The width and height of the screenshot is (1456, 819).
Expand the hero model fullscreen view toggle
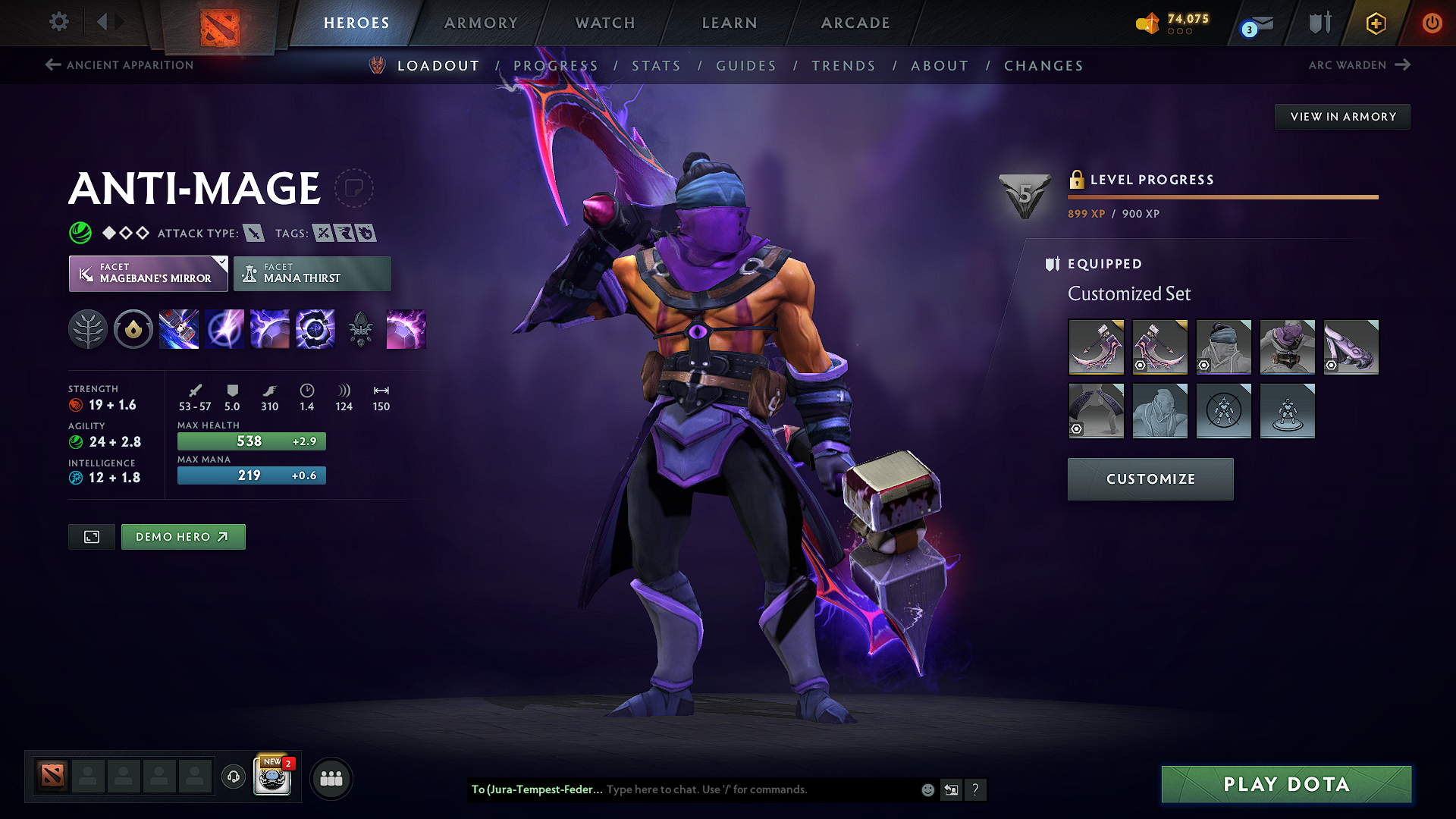(x=91, y=536)
